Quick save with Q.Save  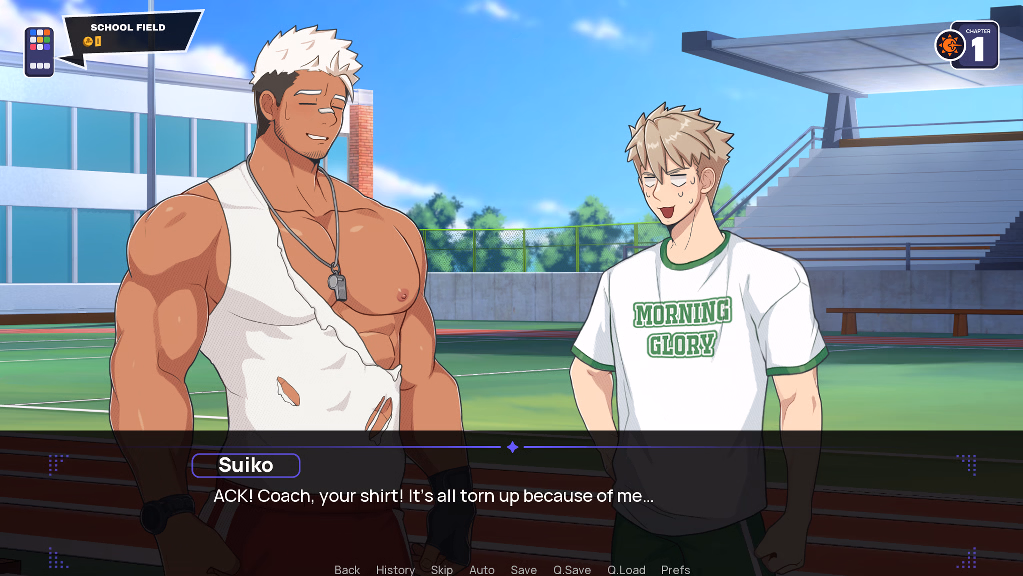[x=572, y=569]
